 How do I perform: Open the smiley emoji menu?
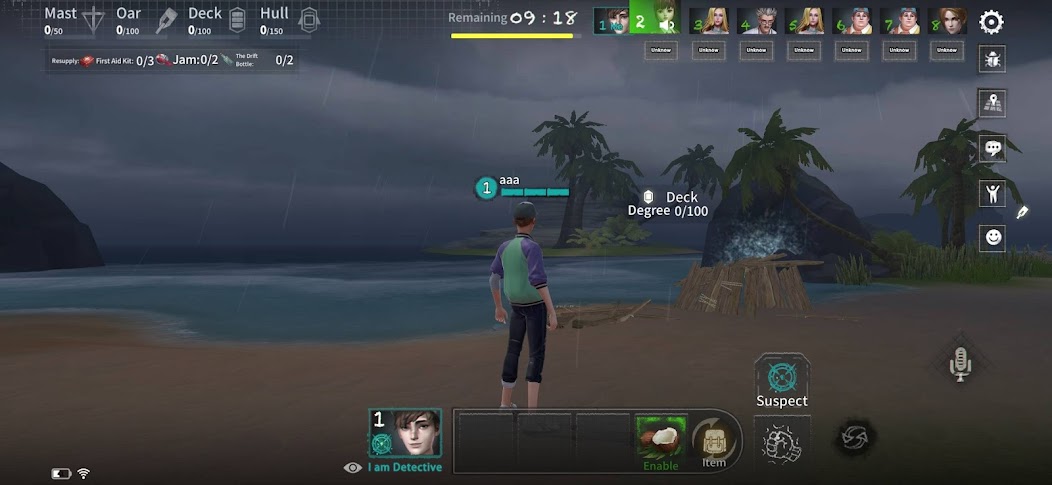(993, 238)
